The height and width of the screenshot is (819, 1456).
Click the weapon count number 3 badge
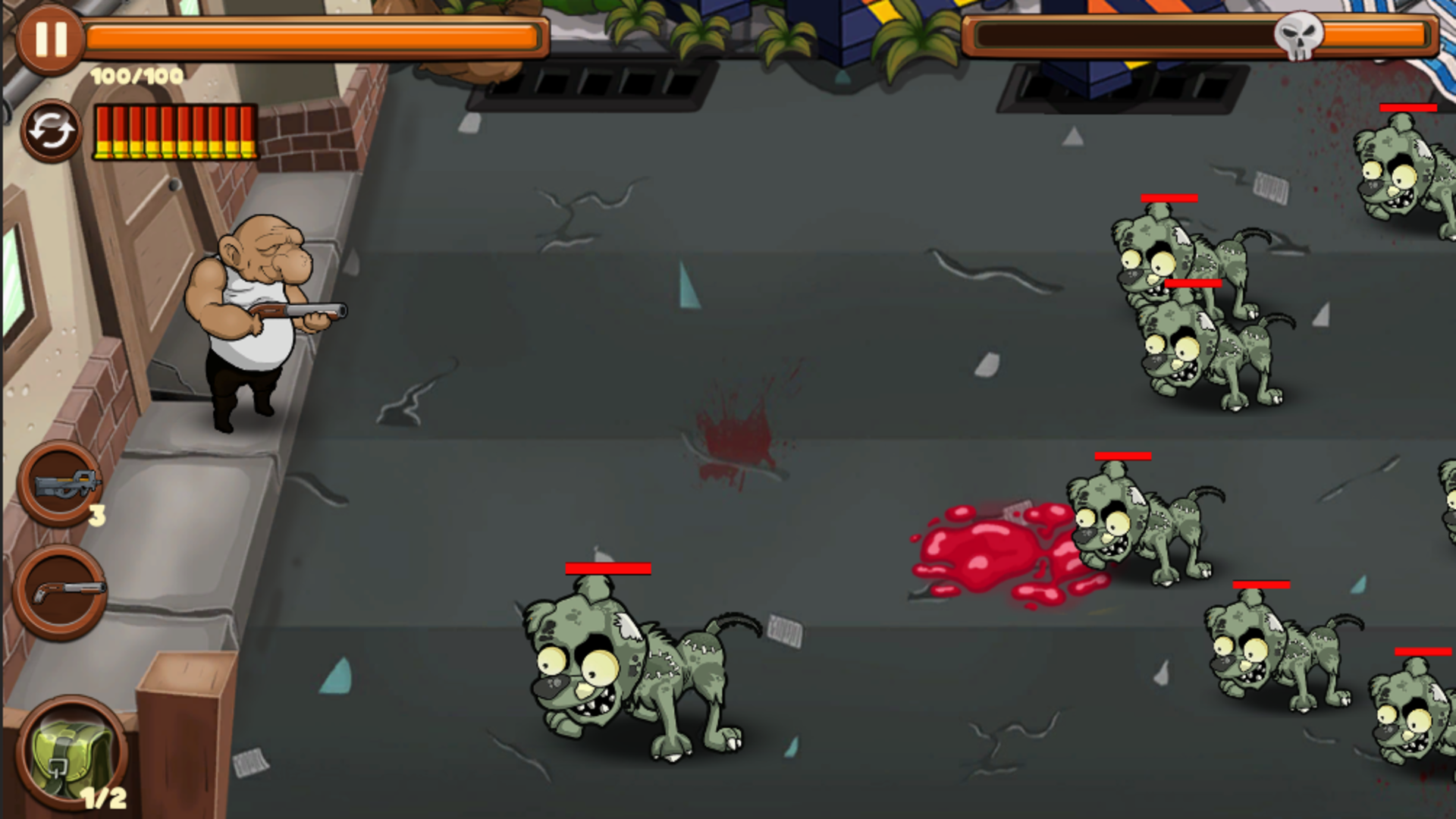tap(97, 516)
